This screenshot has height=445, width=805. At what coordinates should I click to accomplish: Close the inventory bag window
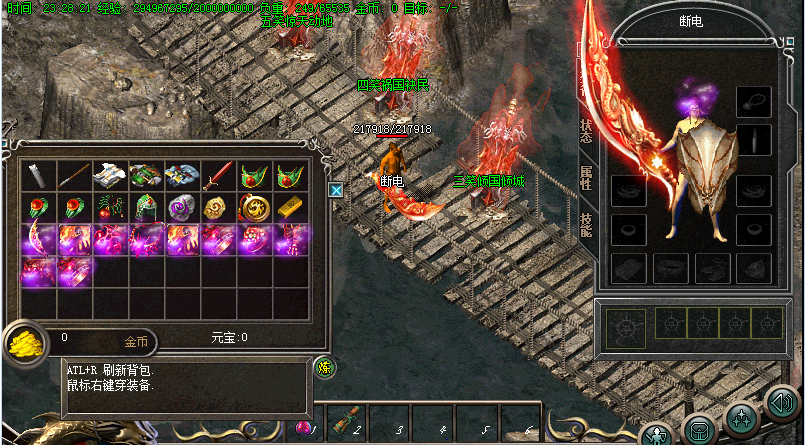click(336, 189)
